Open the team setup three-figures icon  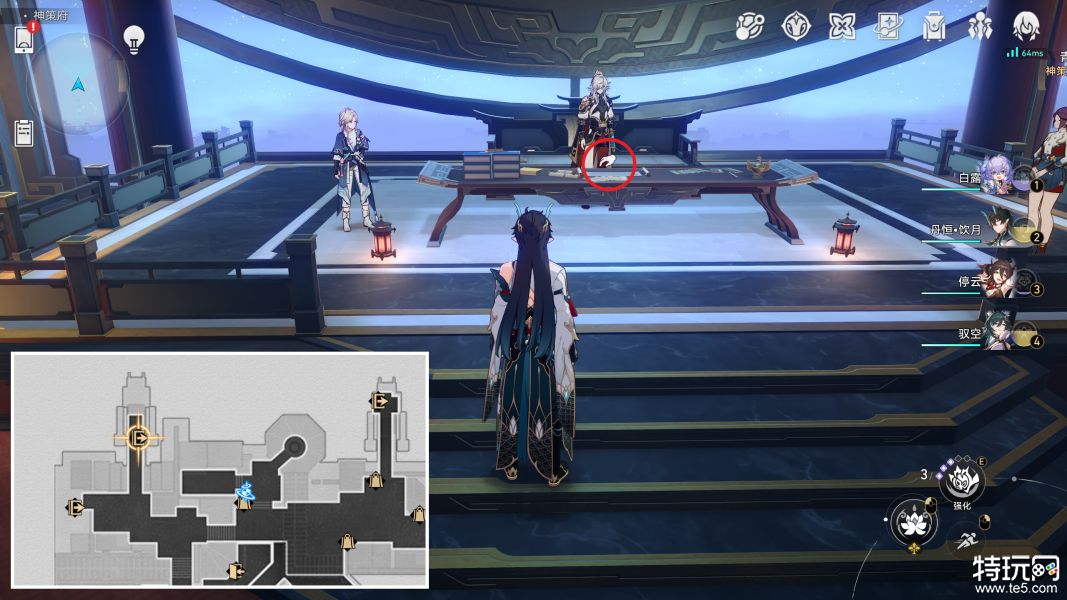[x=979, y=27]
